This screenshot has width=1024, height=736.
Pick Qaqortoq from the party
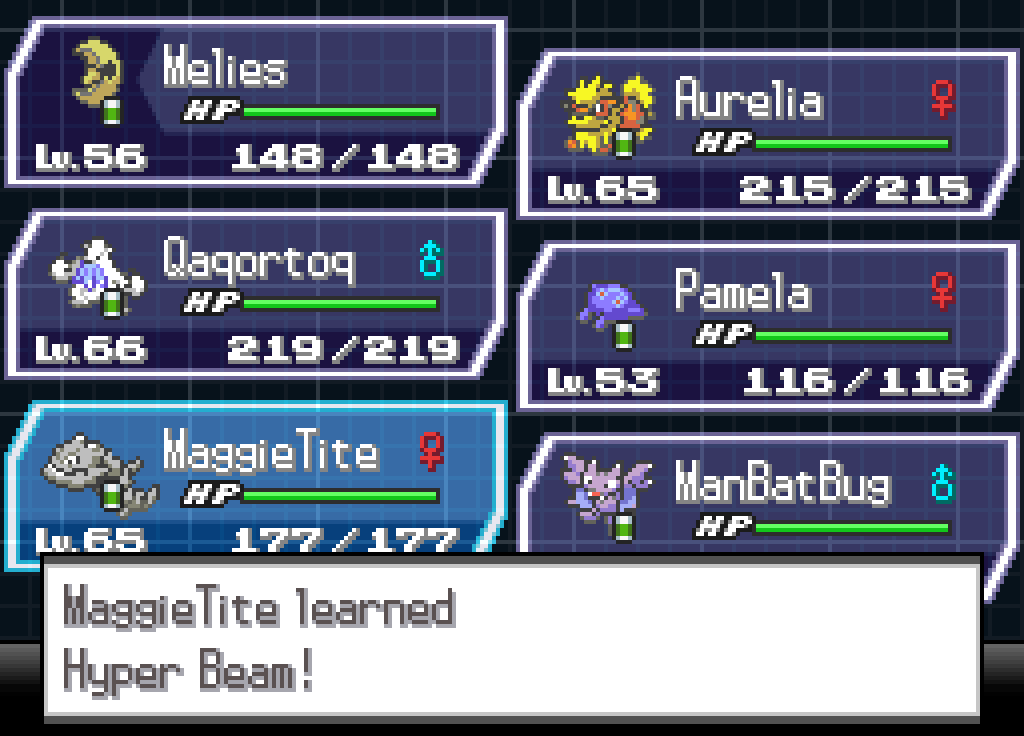[256, 294]
